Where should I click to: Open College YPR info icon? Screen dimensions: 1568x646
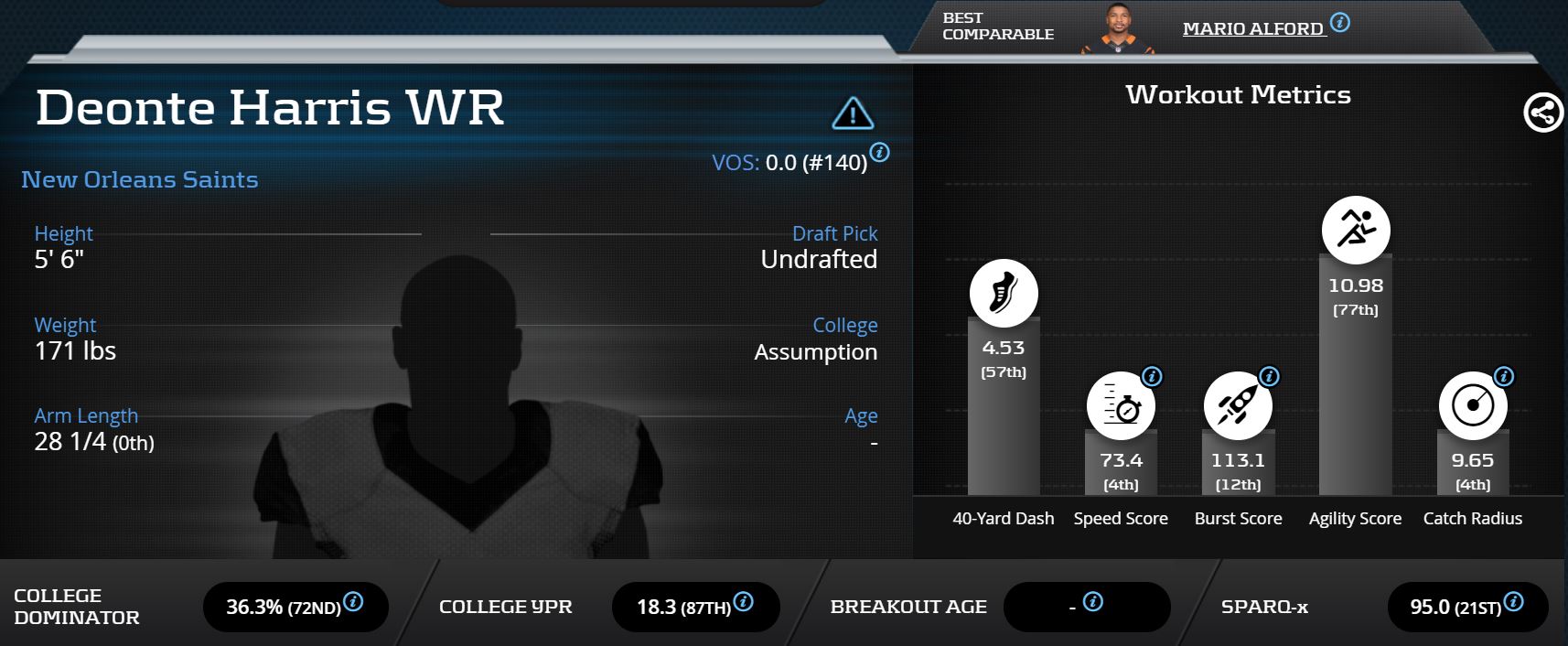tap(744, 601)
